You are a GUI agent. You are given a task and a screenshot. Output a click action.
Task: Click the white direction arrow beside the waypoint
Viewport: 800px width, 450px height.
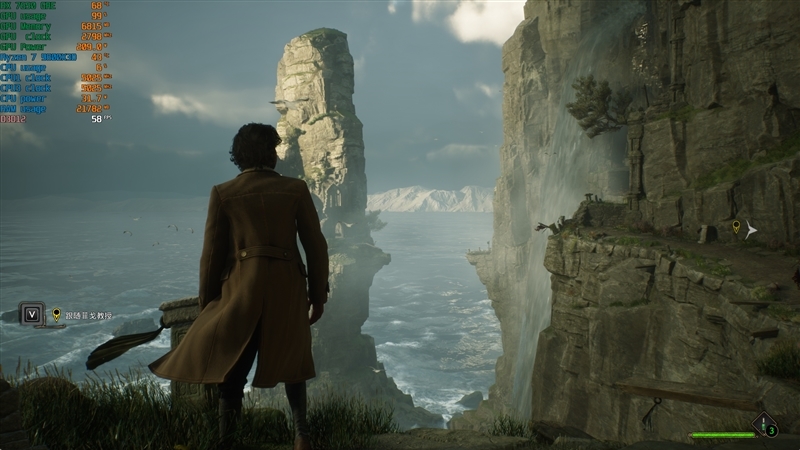(751, 230)
